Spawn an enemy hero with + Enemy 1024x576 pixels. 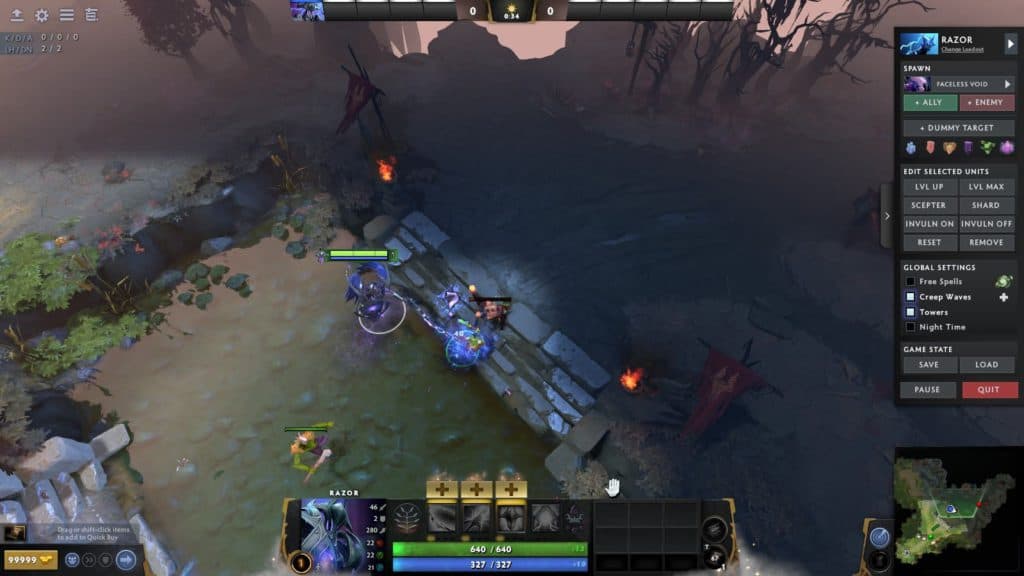click(988, 102)
